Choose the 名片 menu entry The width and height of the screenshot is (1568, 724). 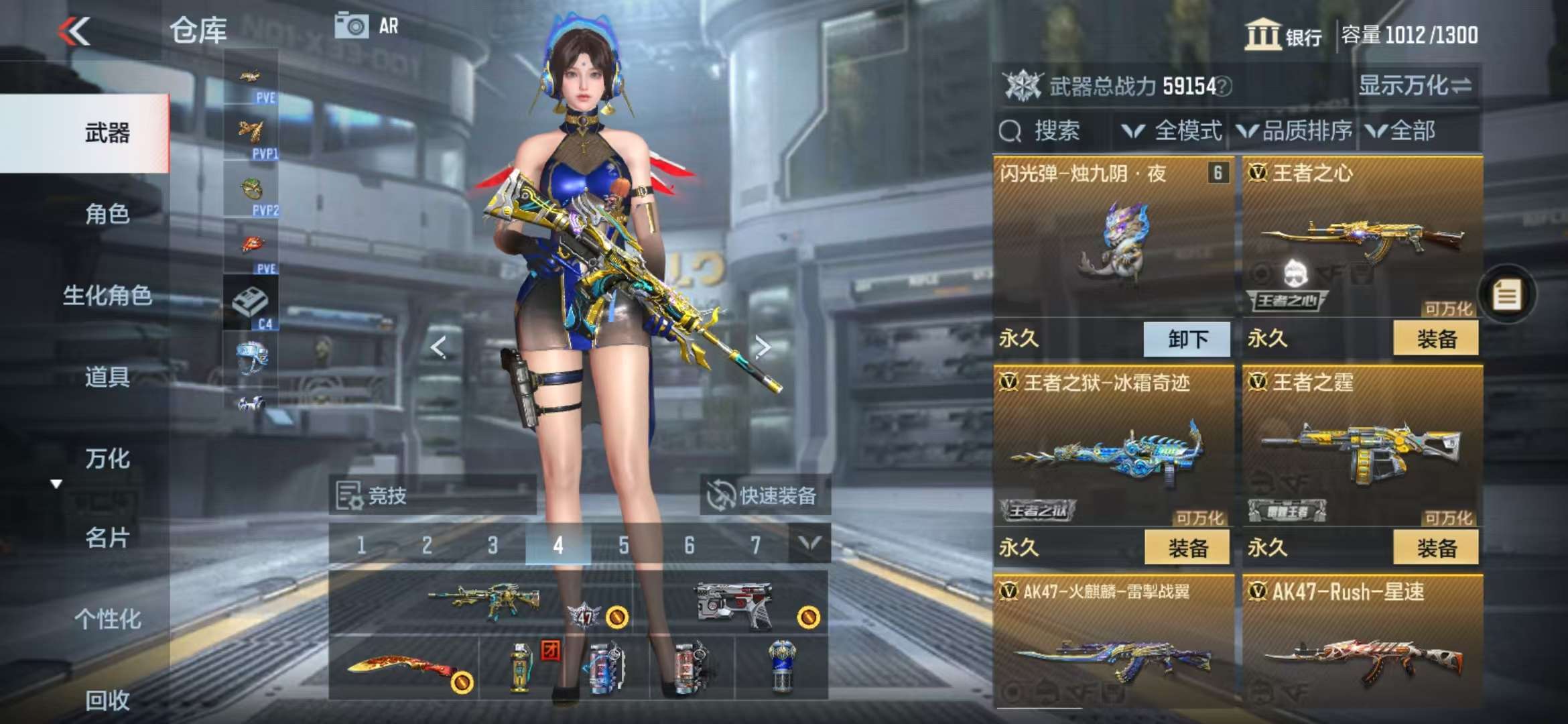107,538
